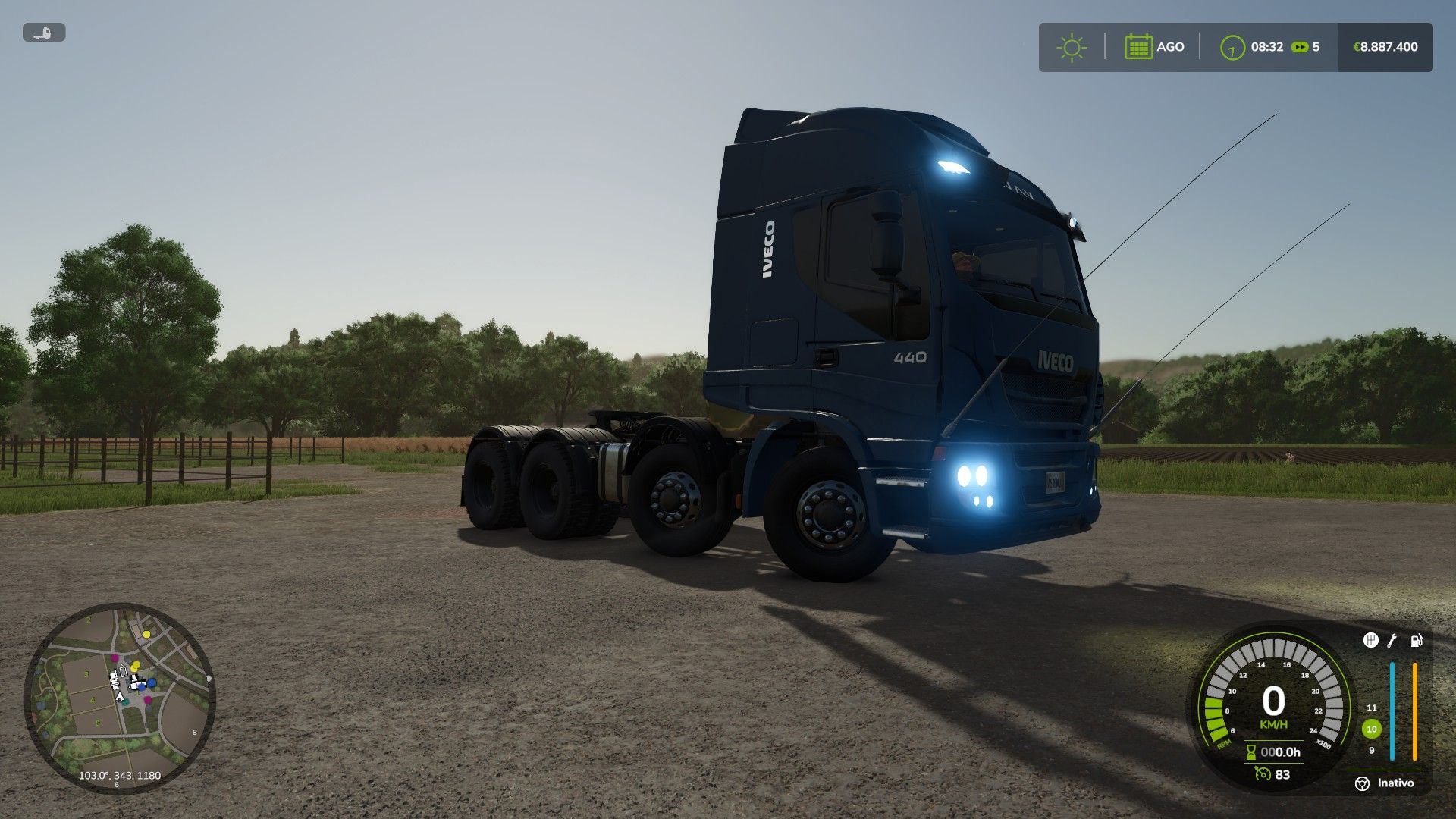Viewport: 1456px width, 819px height.
Task: Open the circular minimap
Action: [120, 698]
